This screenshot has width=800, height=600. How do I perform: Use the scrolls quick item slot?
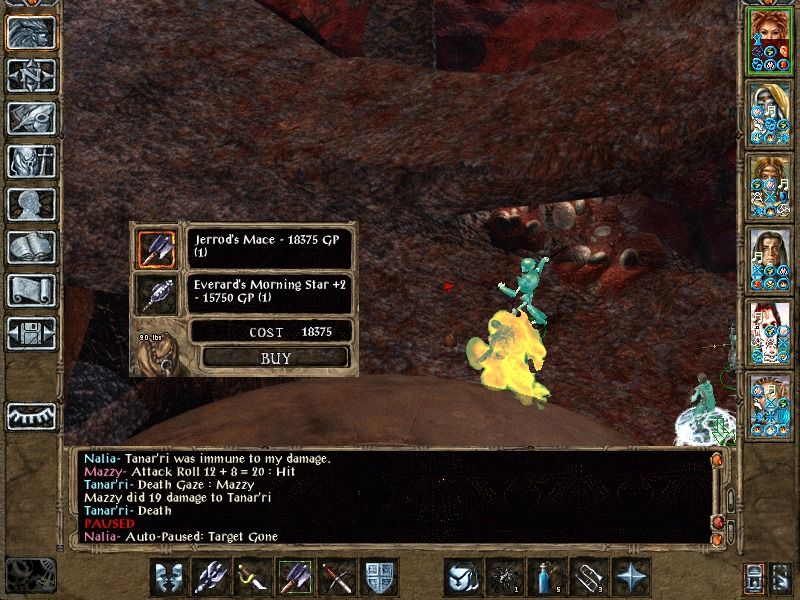[x=587, y=577]
